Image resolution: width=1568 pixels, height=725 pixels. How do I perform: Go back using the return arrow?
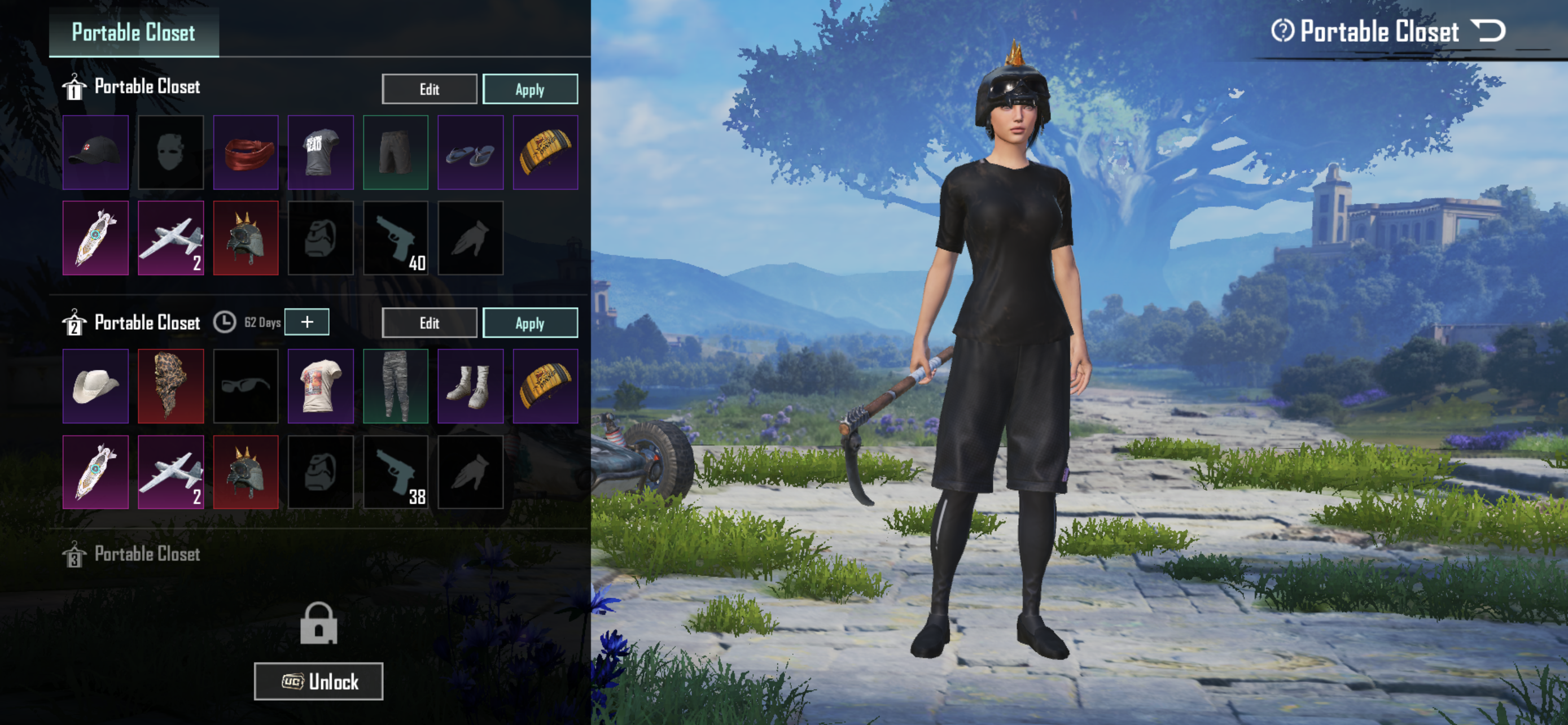(1488, 30)
